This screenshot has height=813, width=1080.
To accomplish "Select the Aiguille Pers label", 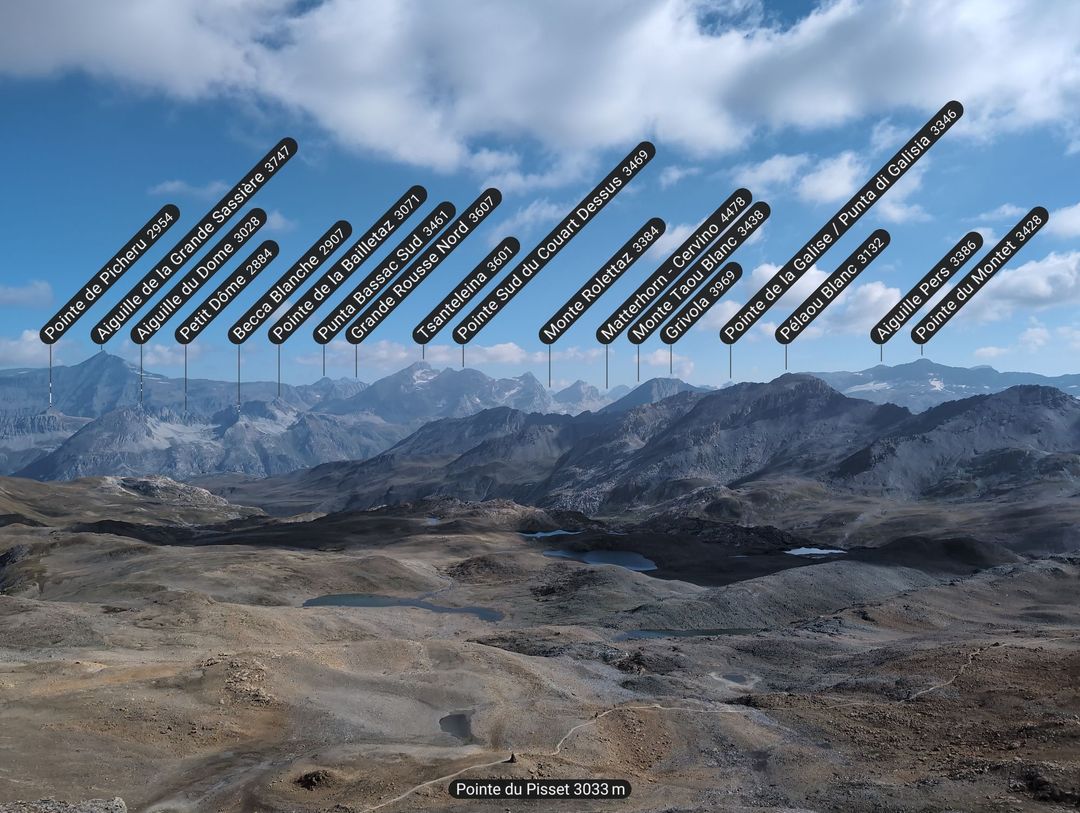I will coord(926,288).
